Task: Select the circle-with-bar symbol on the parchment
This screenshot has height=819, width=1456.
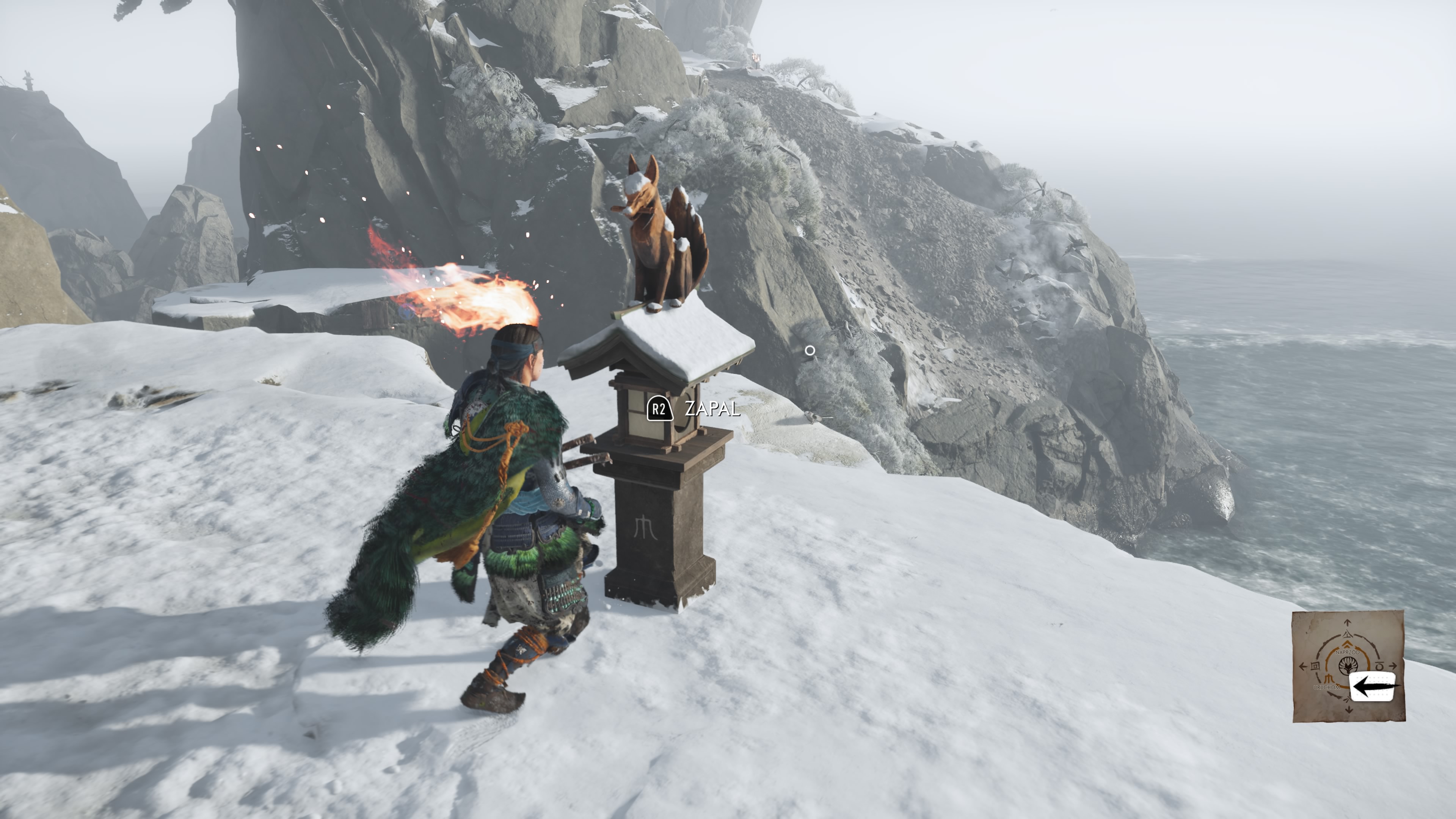Action: coord(1380,666)
